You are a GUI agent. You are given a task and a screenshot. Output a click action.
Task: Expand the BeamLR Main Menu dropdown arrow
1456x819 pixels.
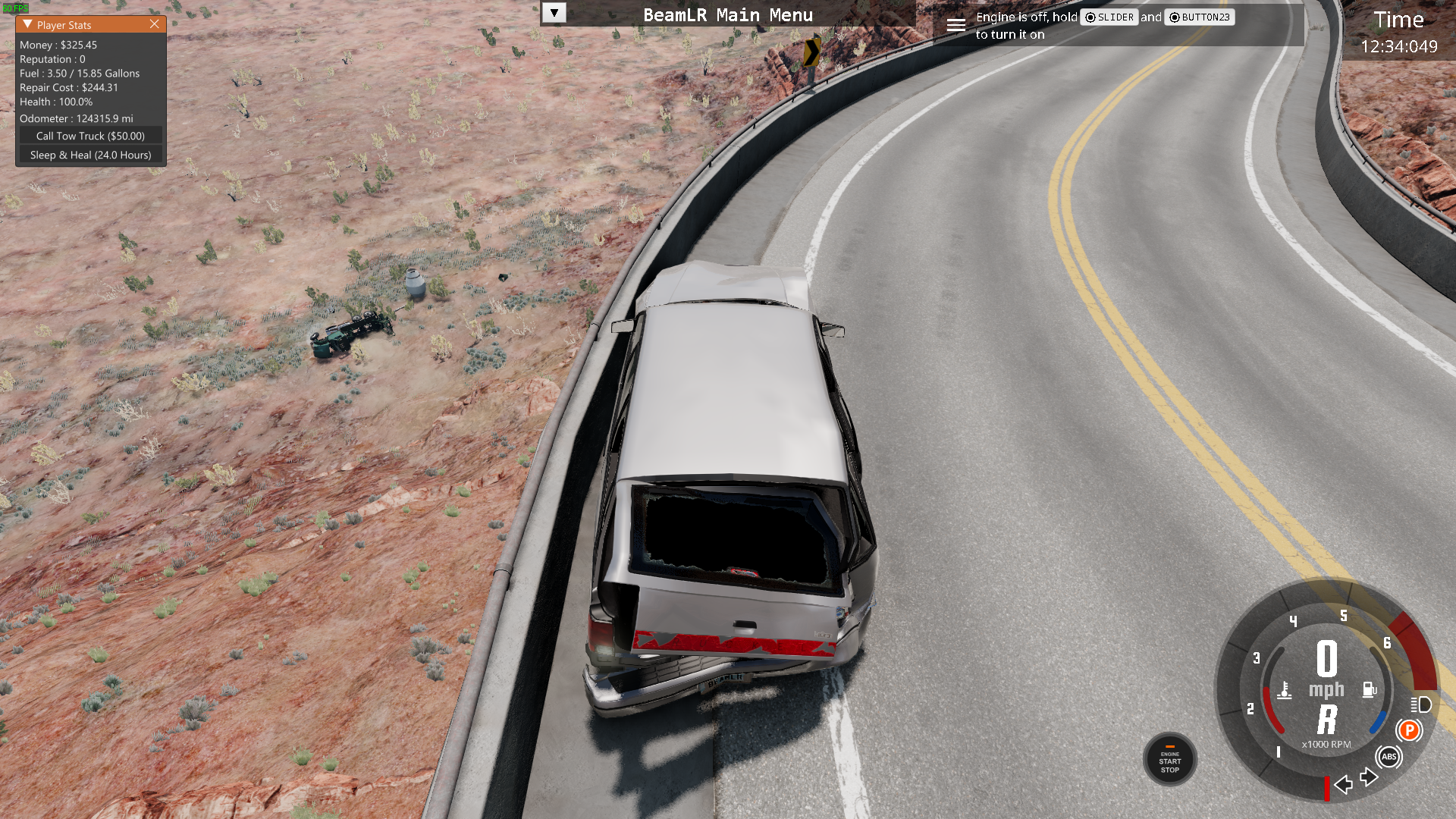tap(554, 13)
